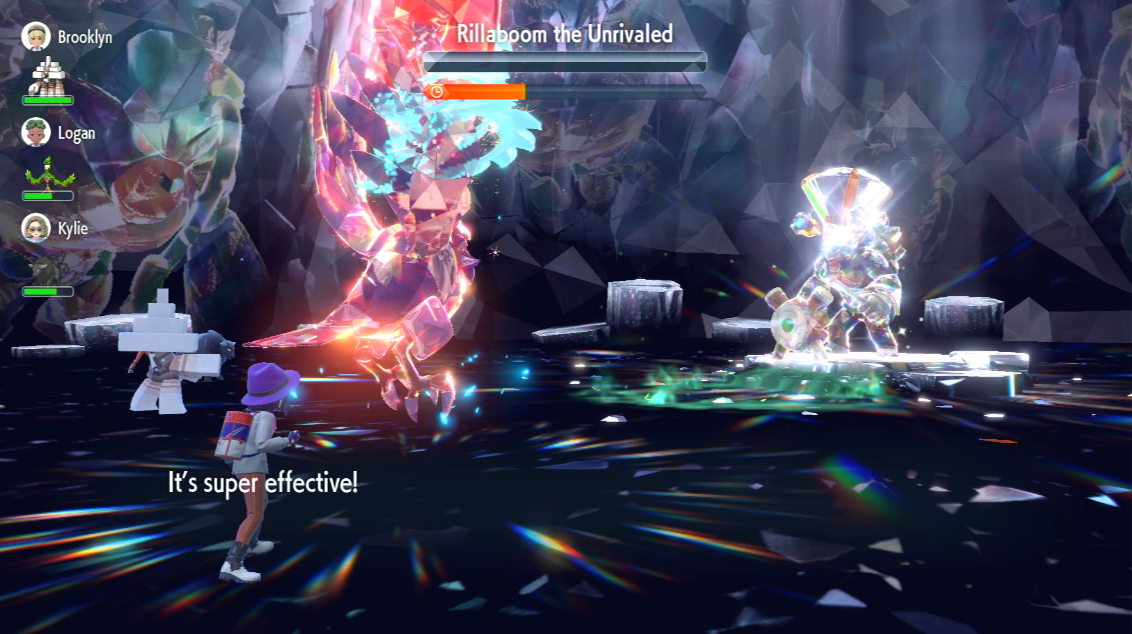
Task: Select Logan's trainer portrait
Action: pos(36,133)
